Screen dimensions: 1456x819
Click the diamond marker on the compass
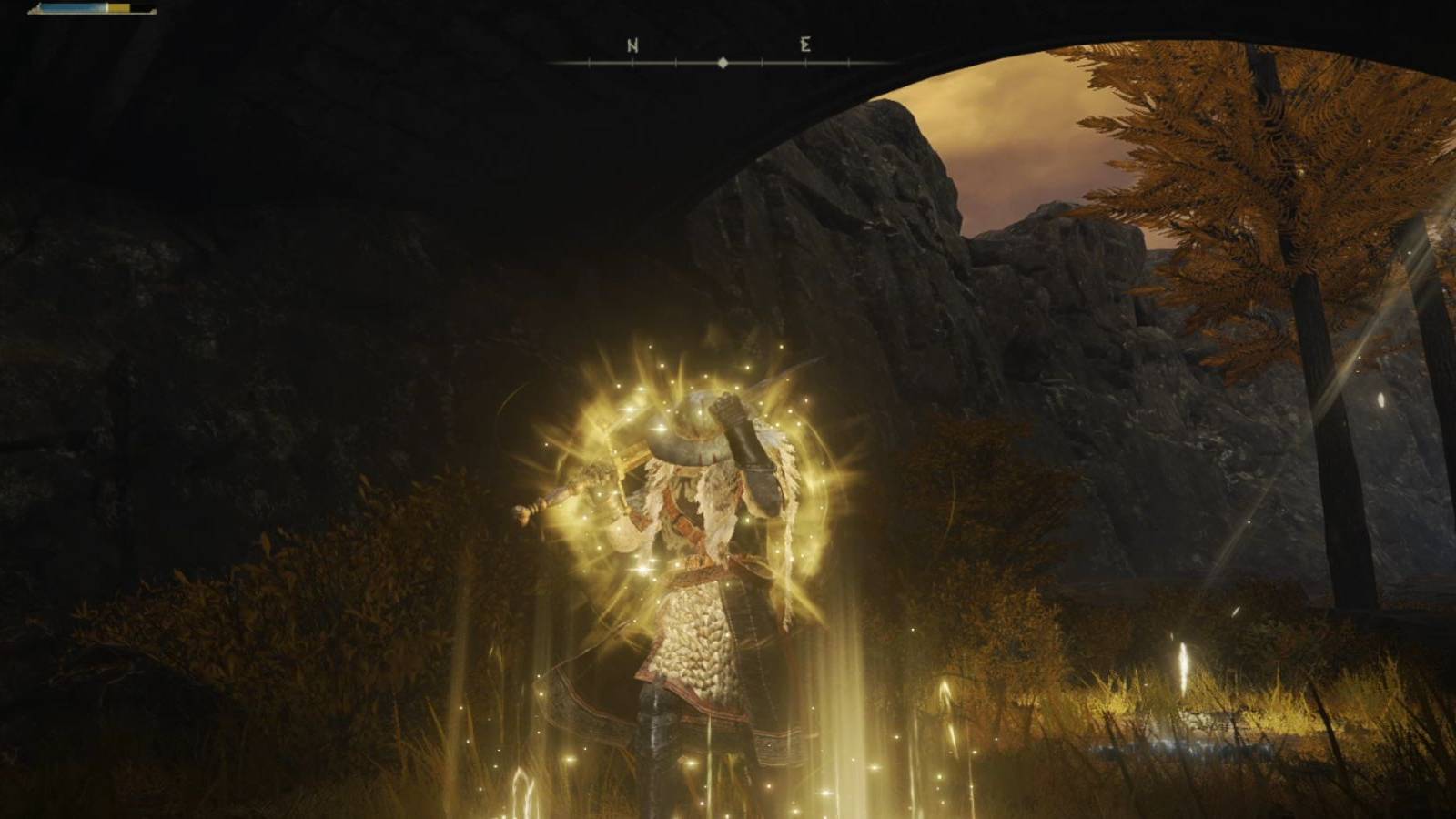723,63
